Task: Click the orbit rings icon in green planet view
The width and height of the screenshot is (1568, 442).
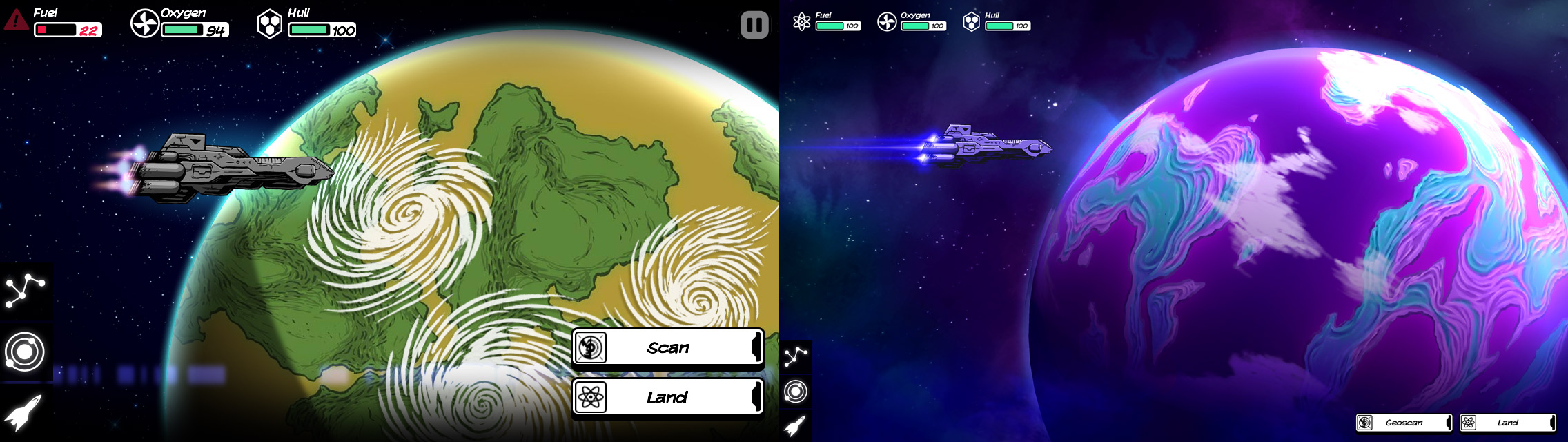Action: point(26,352)
